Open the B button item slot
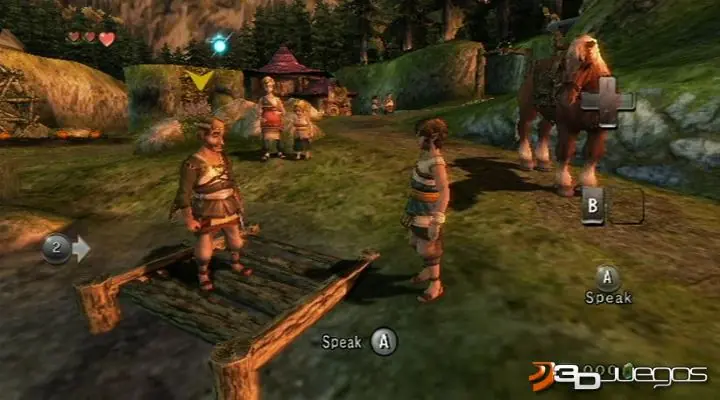Screen dimensions: 720x400 [x=593, y=204]
